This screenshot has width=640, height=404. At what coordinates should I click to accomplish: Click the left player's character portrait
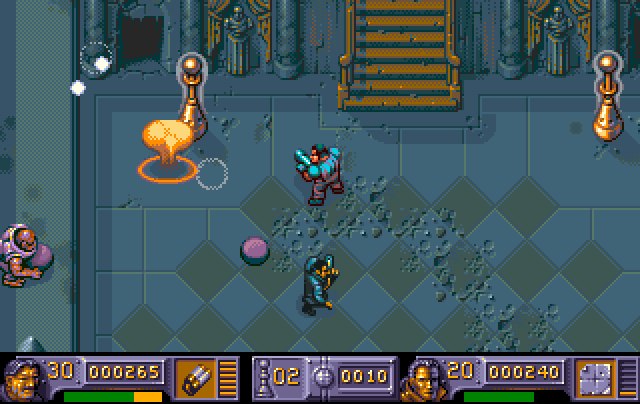tap(22, 379)
